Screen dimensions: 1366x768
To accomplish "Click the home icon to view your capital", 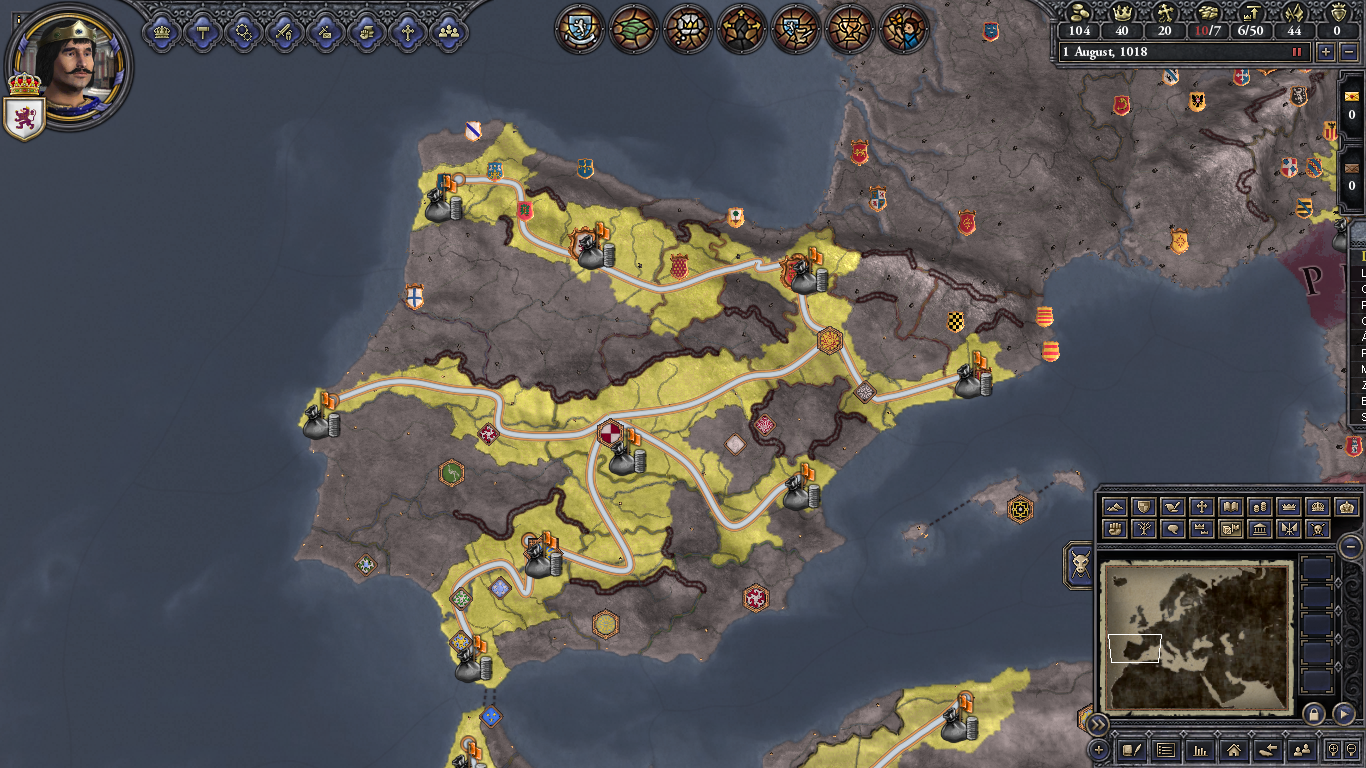I will click(1234, 750).
